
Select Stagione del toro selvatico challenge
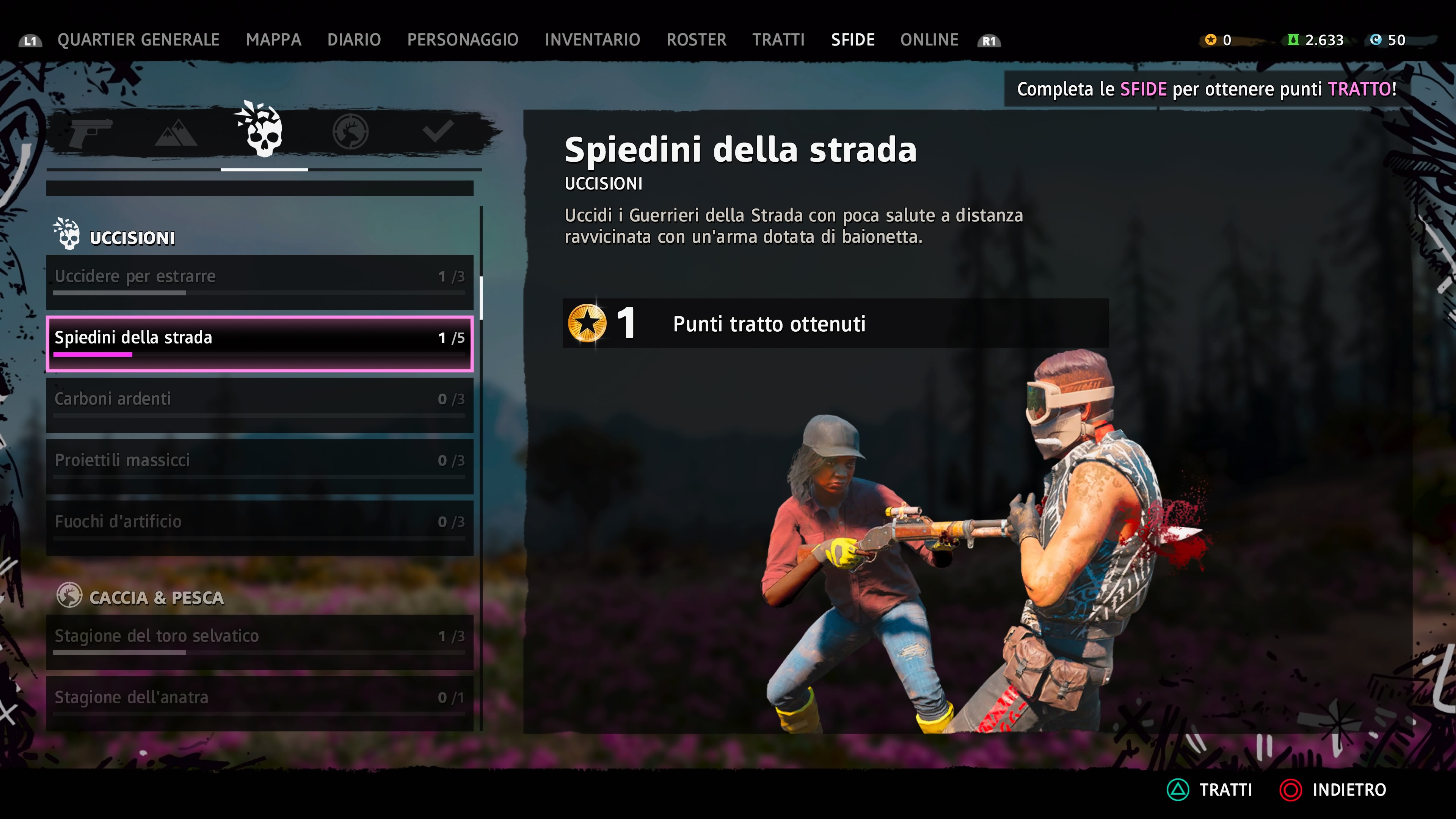pyautogui.click(x=259, y=642)
